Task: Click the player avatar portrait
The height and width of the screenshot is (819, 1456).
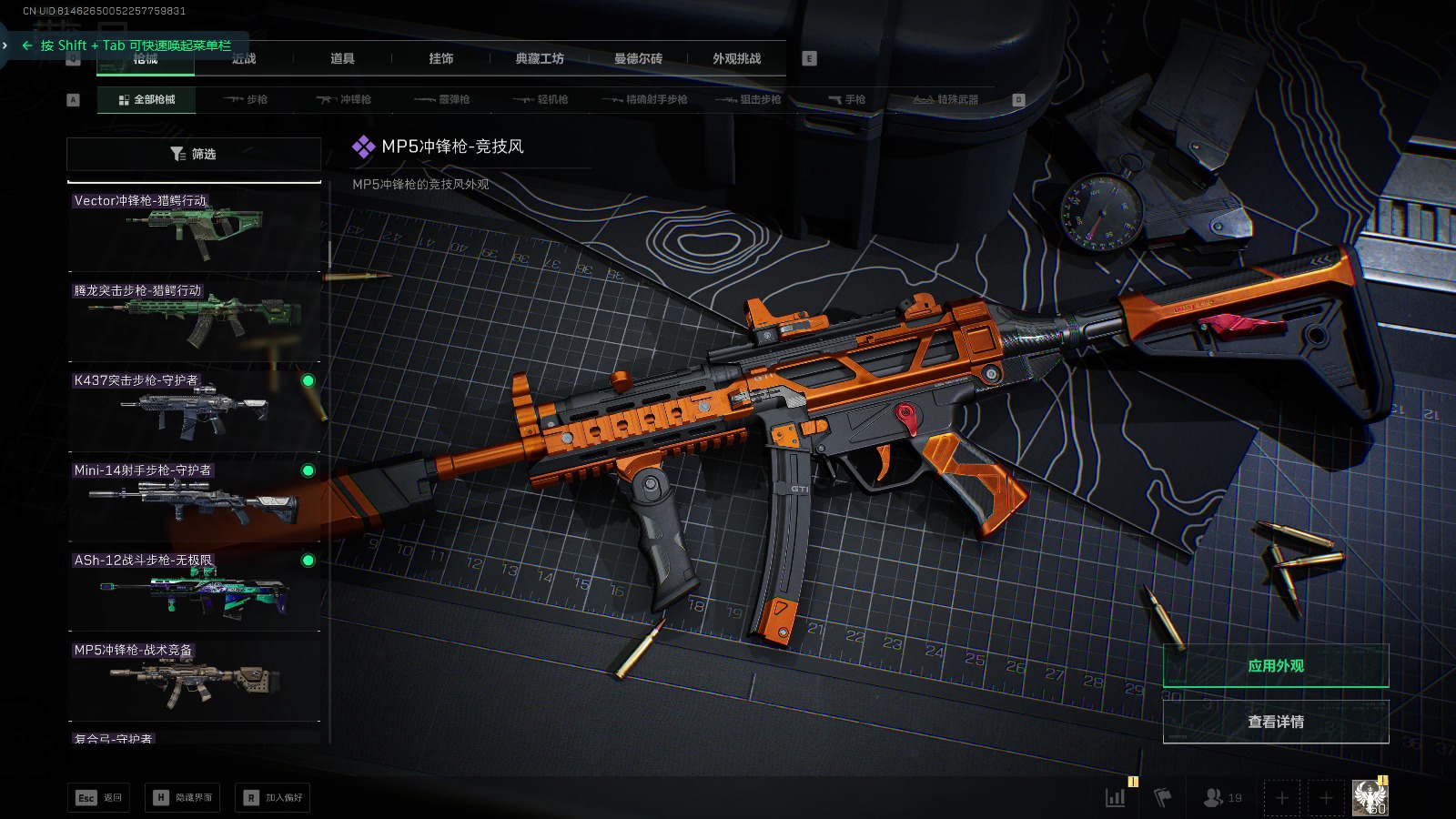Action: pyautogui.click(x=1370, y=798)
